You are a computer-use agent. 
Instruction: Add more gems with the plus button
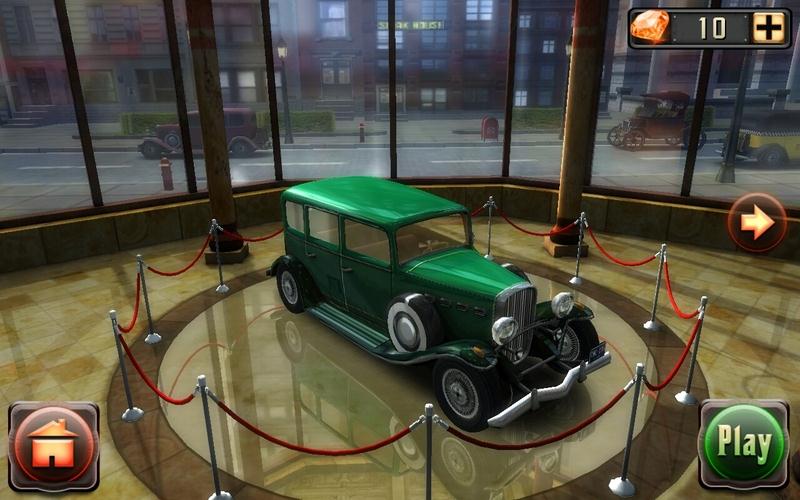coord(768,28)
